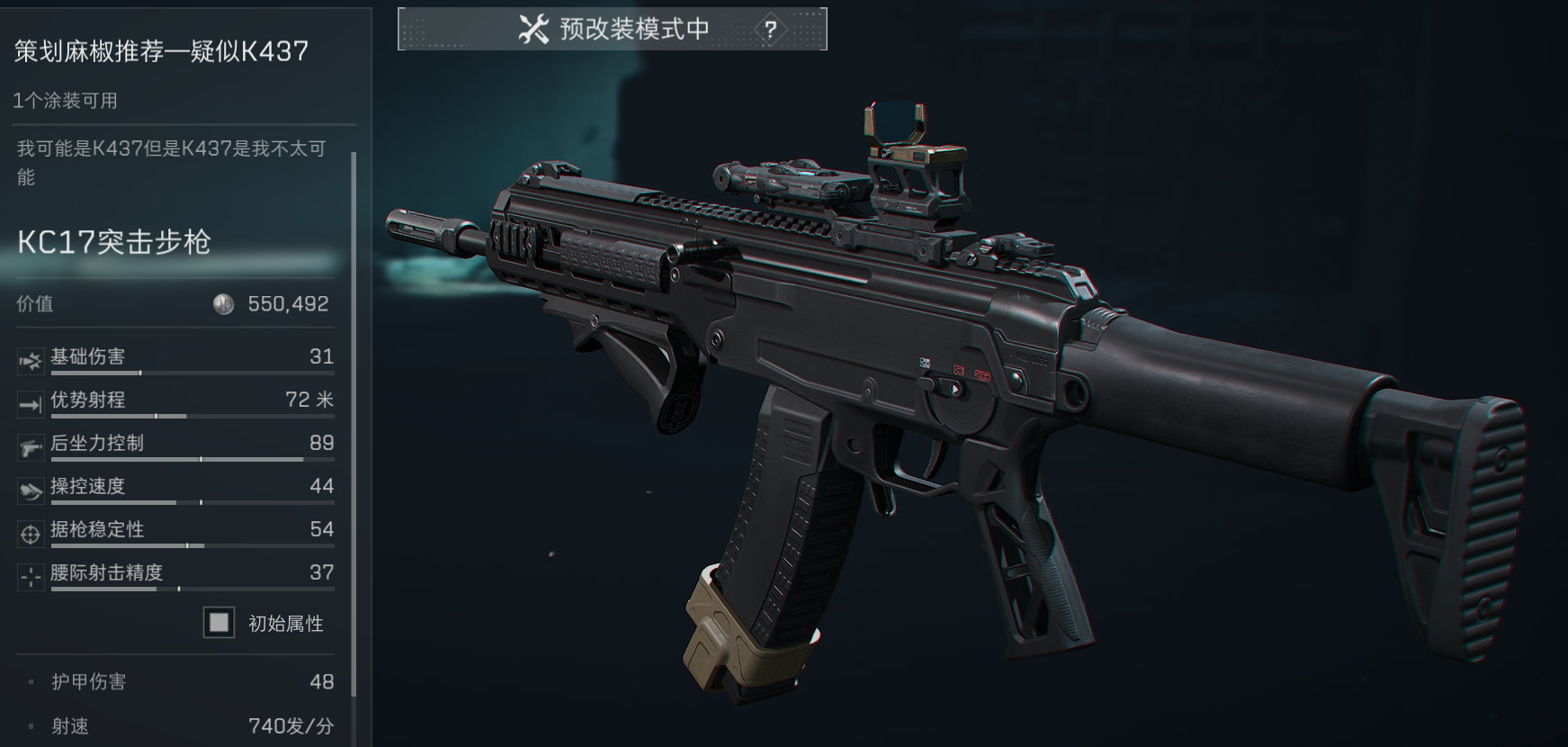Click the 1个涂装可用 skin notice

(66, 101)
